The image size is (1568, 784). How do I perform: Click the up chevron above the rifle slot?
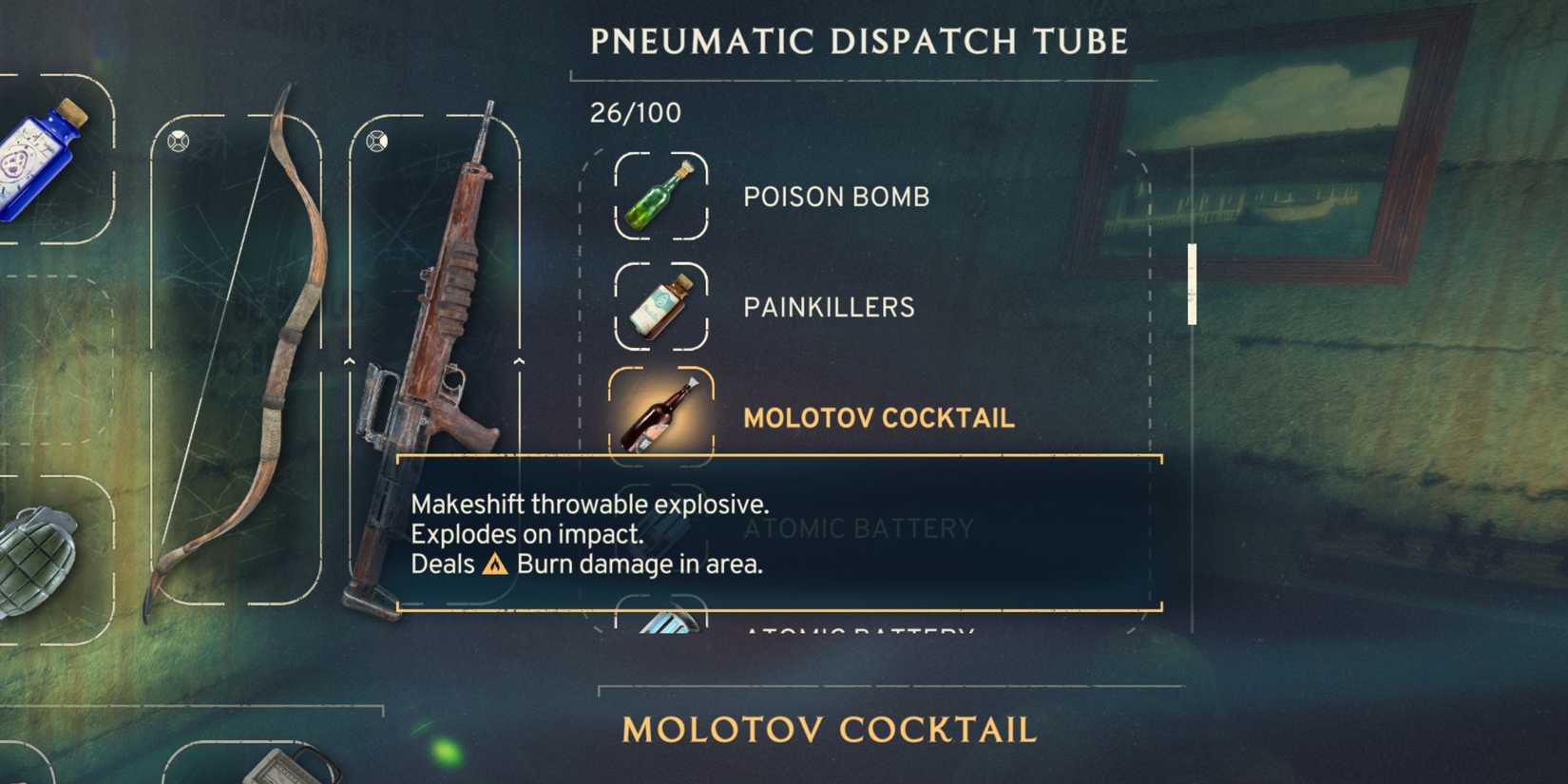351,363
